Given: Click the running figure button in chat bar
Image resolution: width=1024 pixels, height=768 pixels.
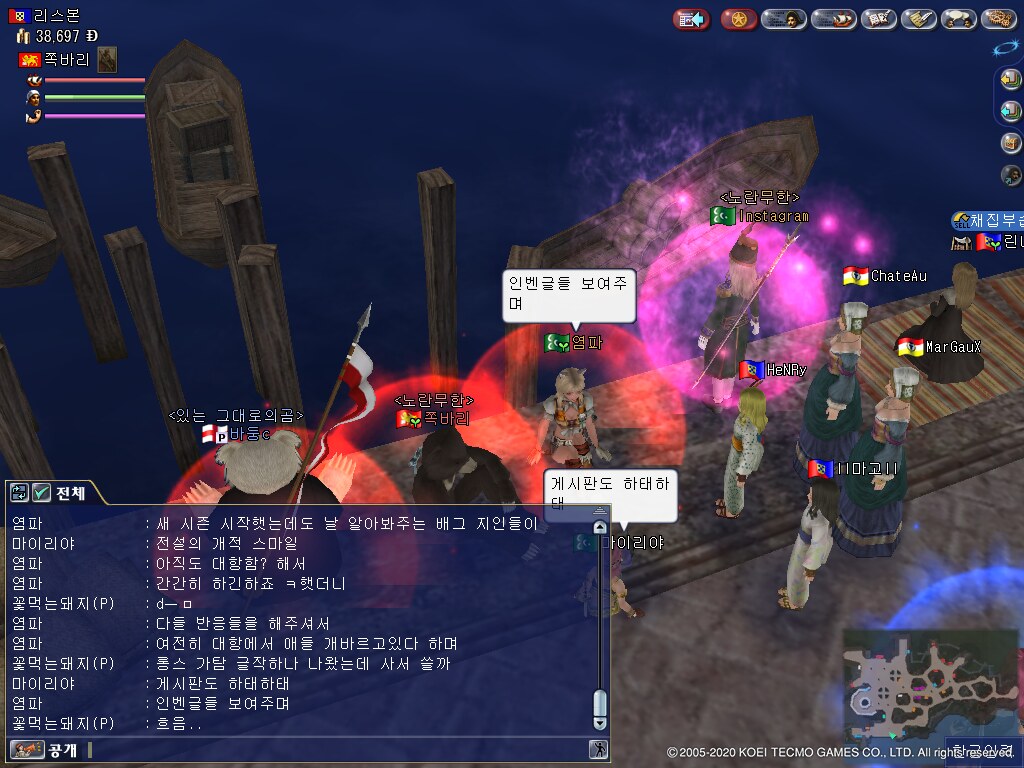Looking at the screenshot, I should (x=598, y=749).
